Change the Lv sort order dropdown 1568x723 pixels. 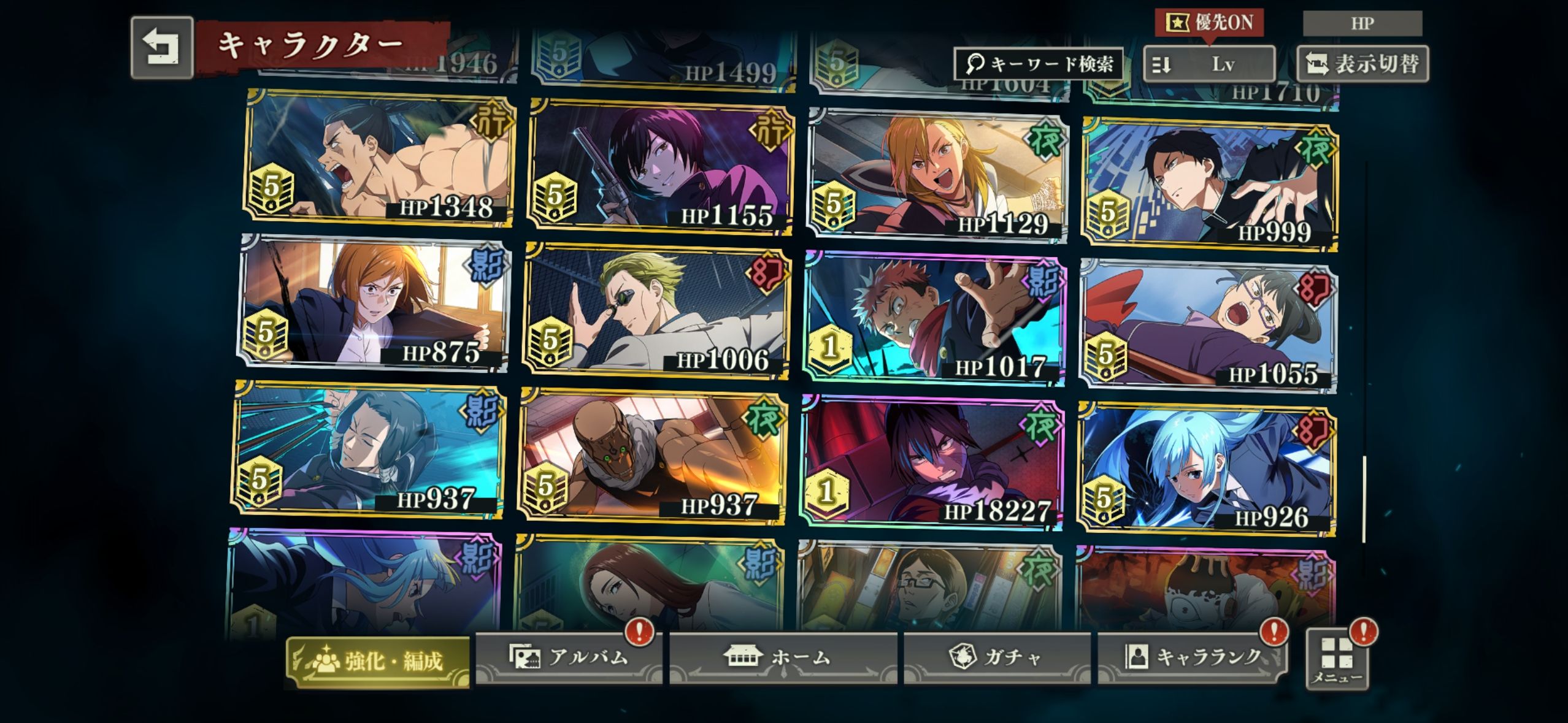pos(1209,64)
